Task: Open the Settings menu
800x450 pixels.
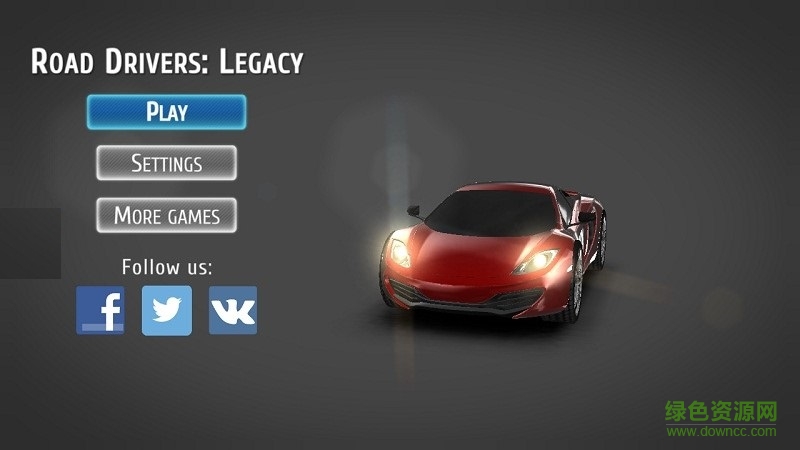Action: point(166,163)
